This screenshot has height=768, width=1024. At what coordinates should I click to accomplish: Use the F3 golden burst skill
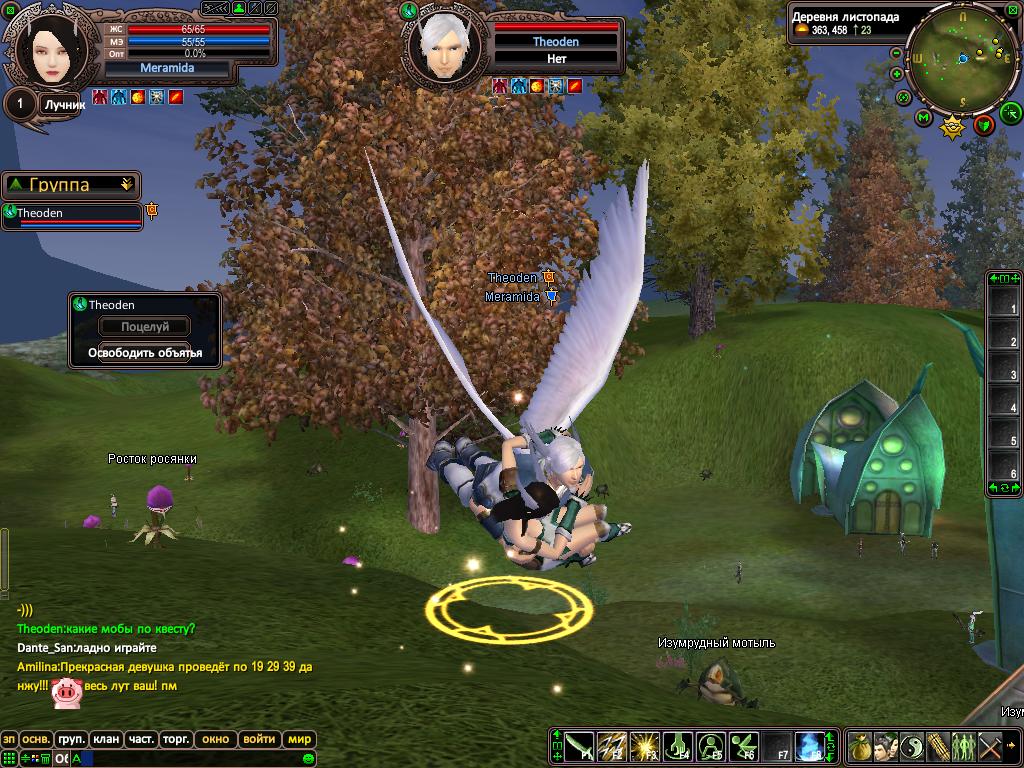[x=645, y=746]
